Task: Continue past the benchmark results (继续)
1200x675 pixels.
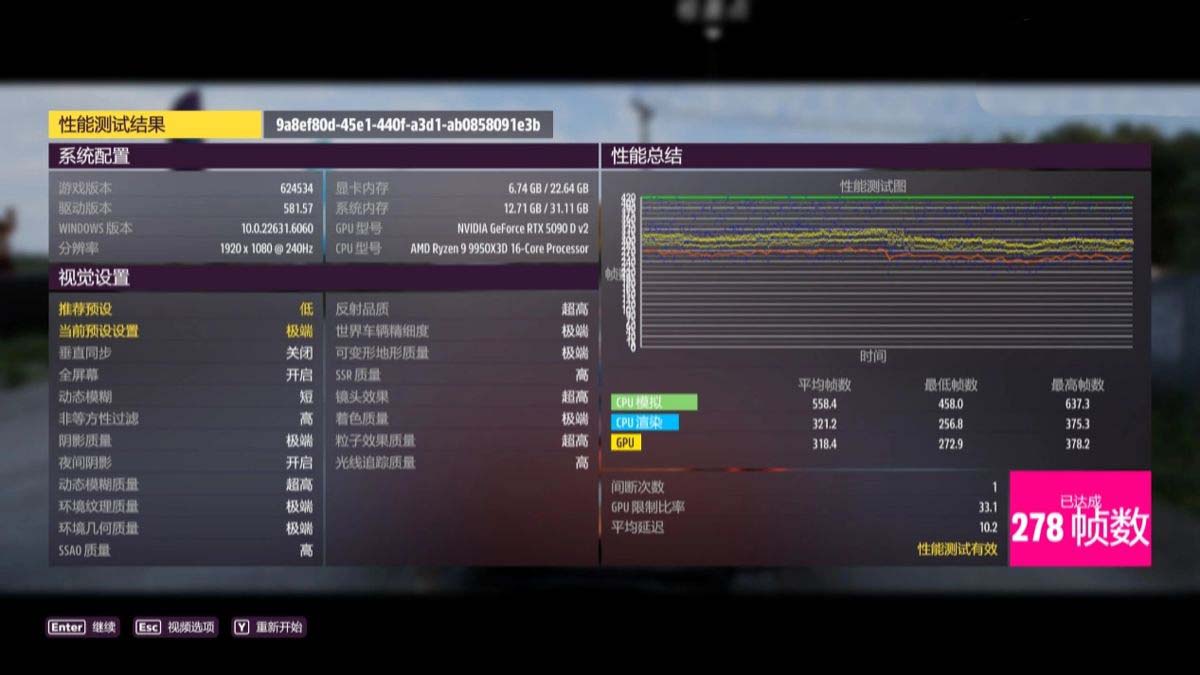Action: coord(82,627)
